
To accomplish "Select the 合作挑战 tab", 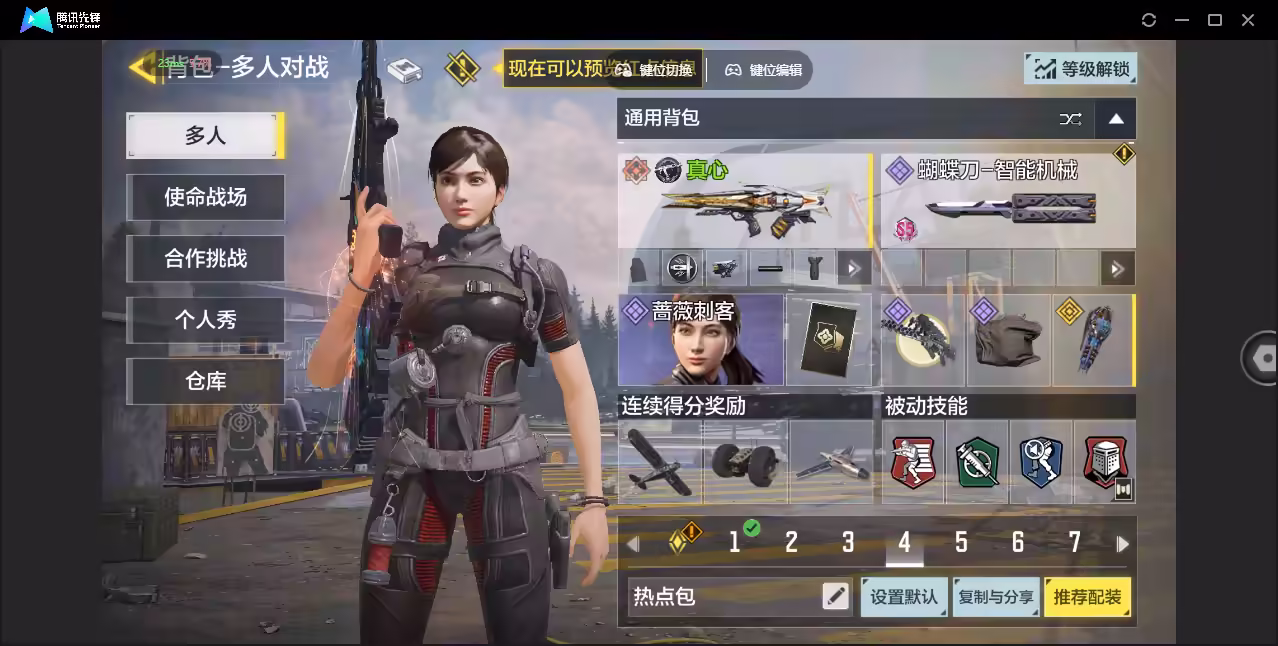I will (x=205, y=258).
